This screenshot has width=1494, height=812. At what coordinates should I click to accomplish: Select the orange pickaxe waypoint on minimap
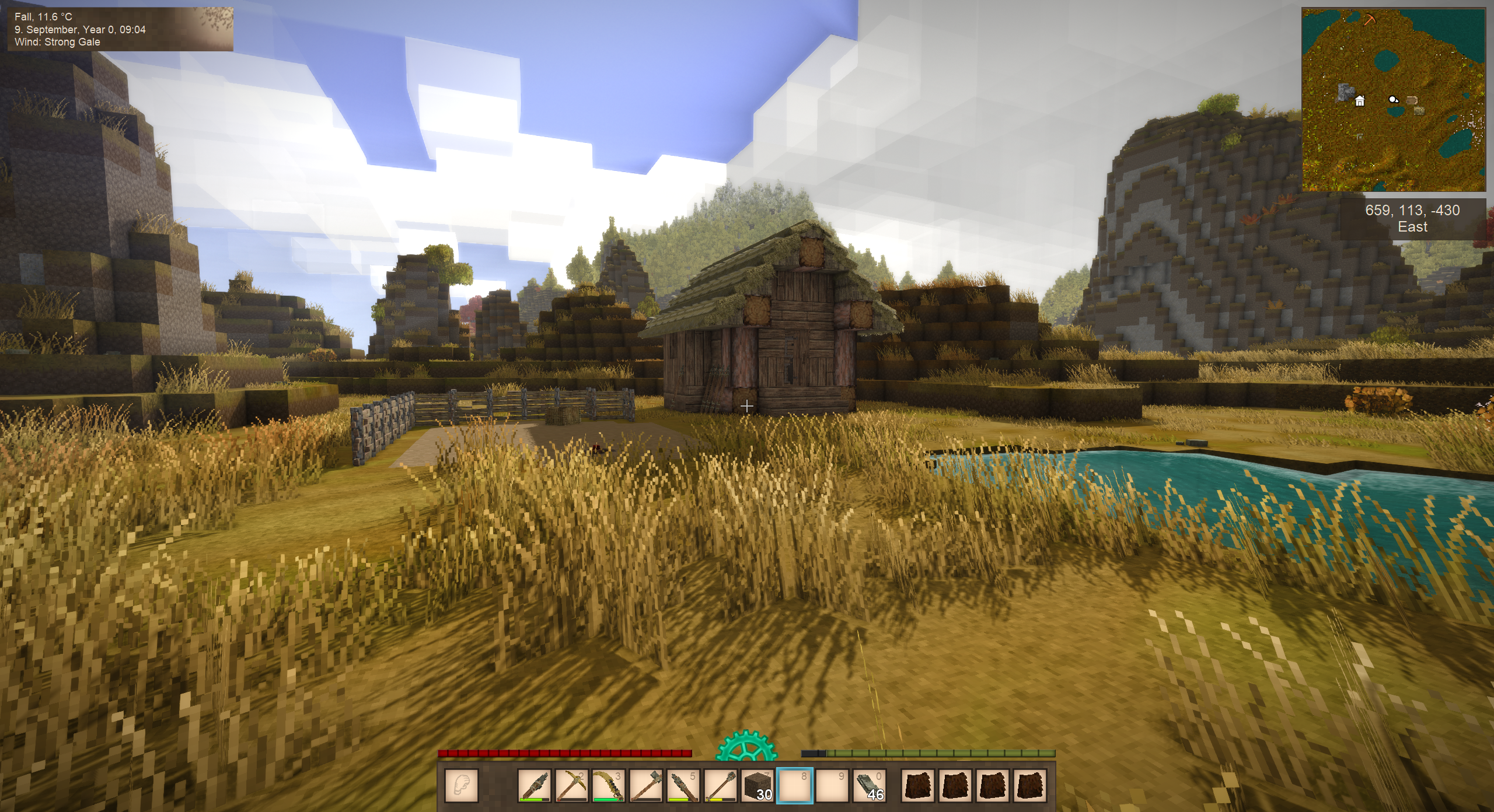(1369, 20)
